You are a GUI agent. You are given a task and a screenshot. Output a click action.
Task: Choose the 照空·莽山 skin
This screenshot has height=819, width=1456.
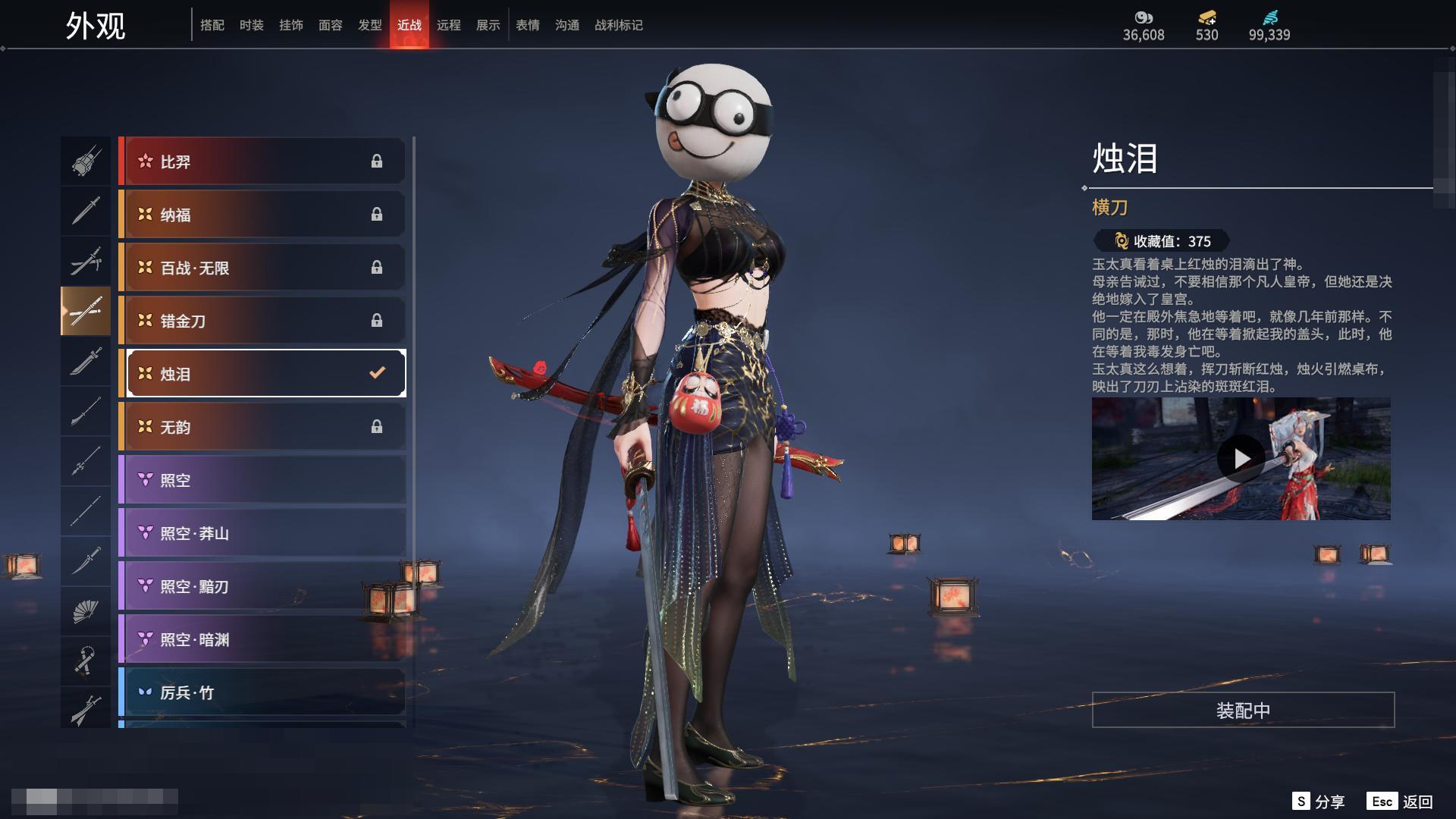(x=263, y=533)
